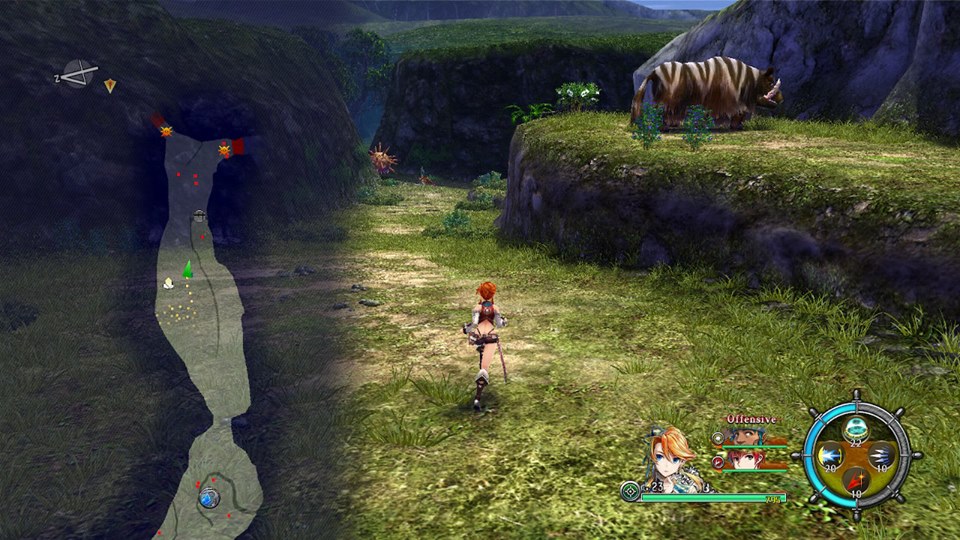Toggle the Offensive party stance label

coord(751,419)
